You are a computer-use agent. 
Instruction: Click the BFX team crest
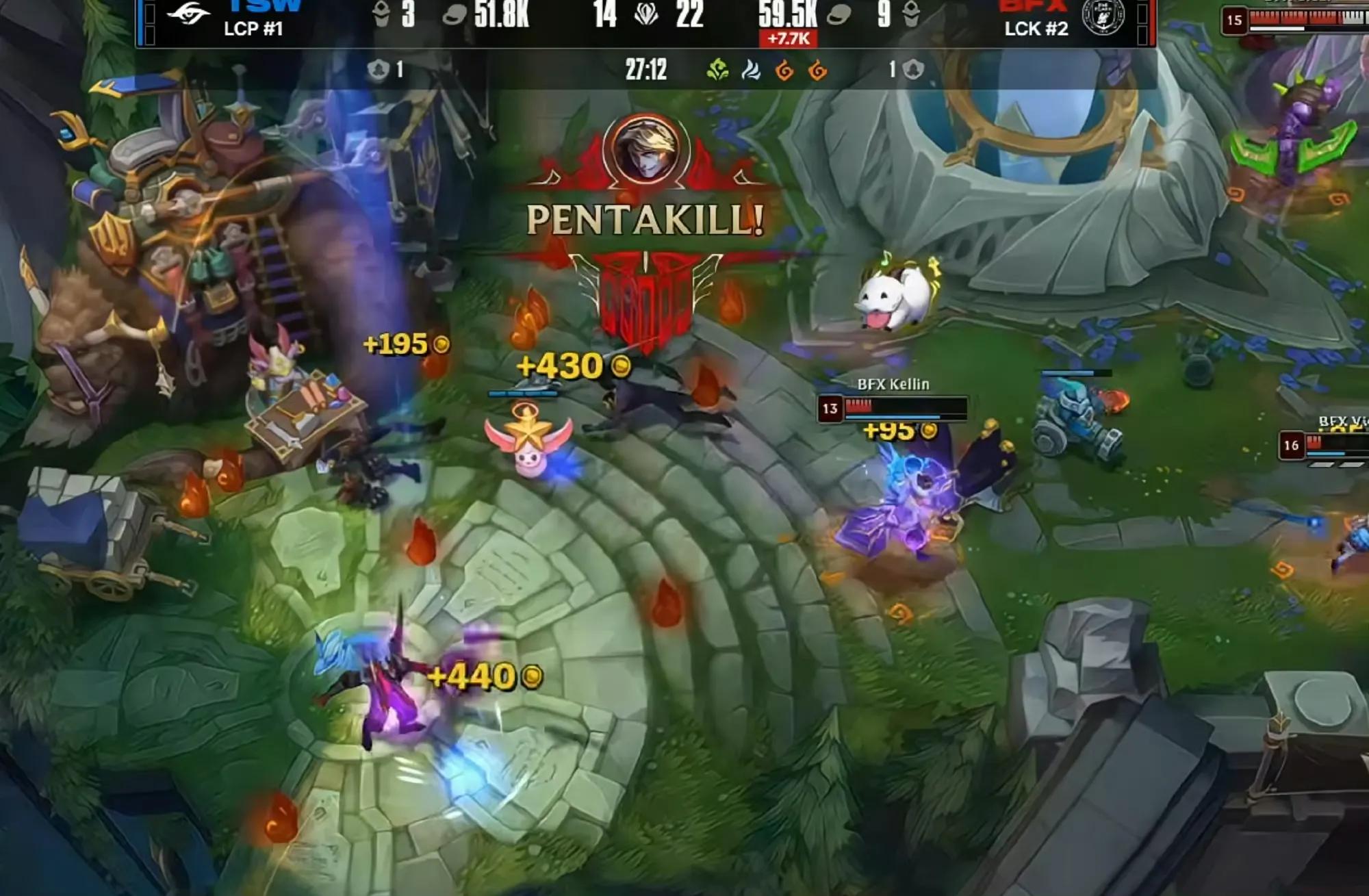(1103, 16)
